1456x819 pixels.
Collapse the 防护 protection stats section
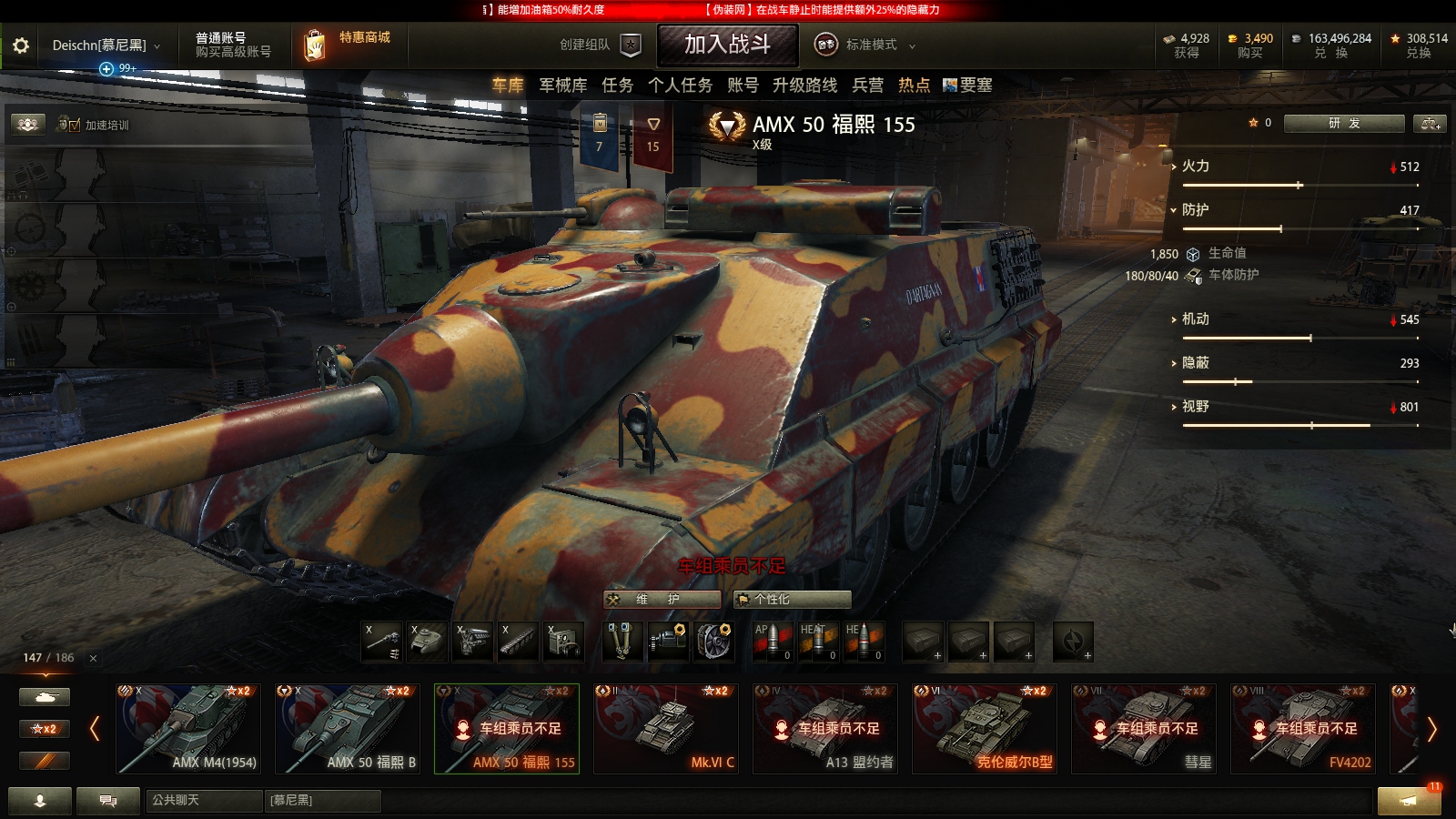(1179, 209)
